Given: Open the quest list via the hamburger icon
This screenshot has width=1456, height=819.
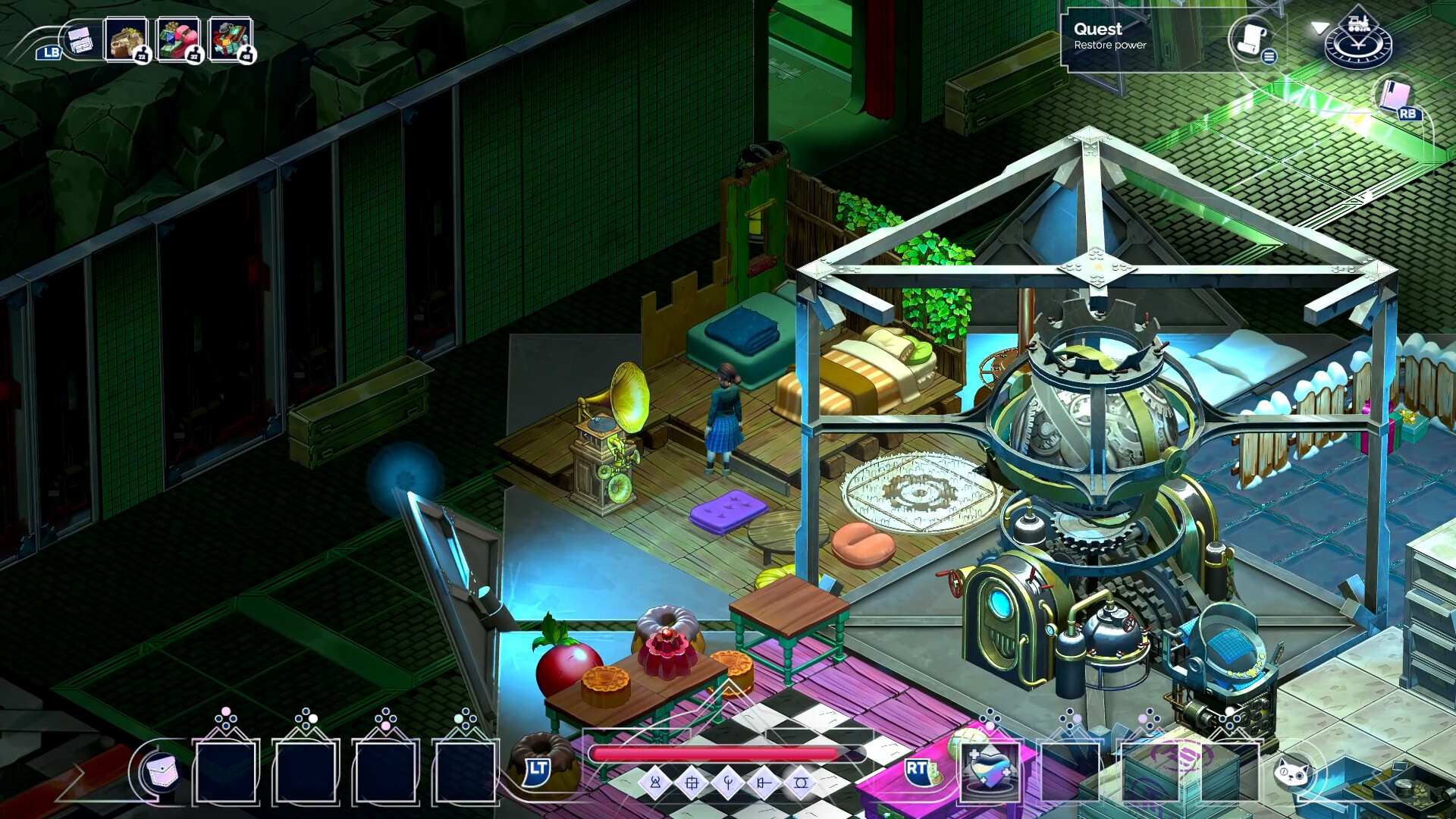Looking at the screenshot, I should 1269,57.
